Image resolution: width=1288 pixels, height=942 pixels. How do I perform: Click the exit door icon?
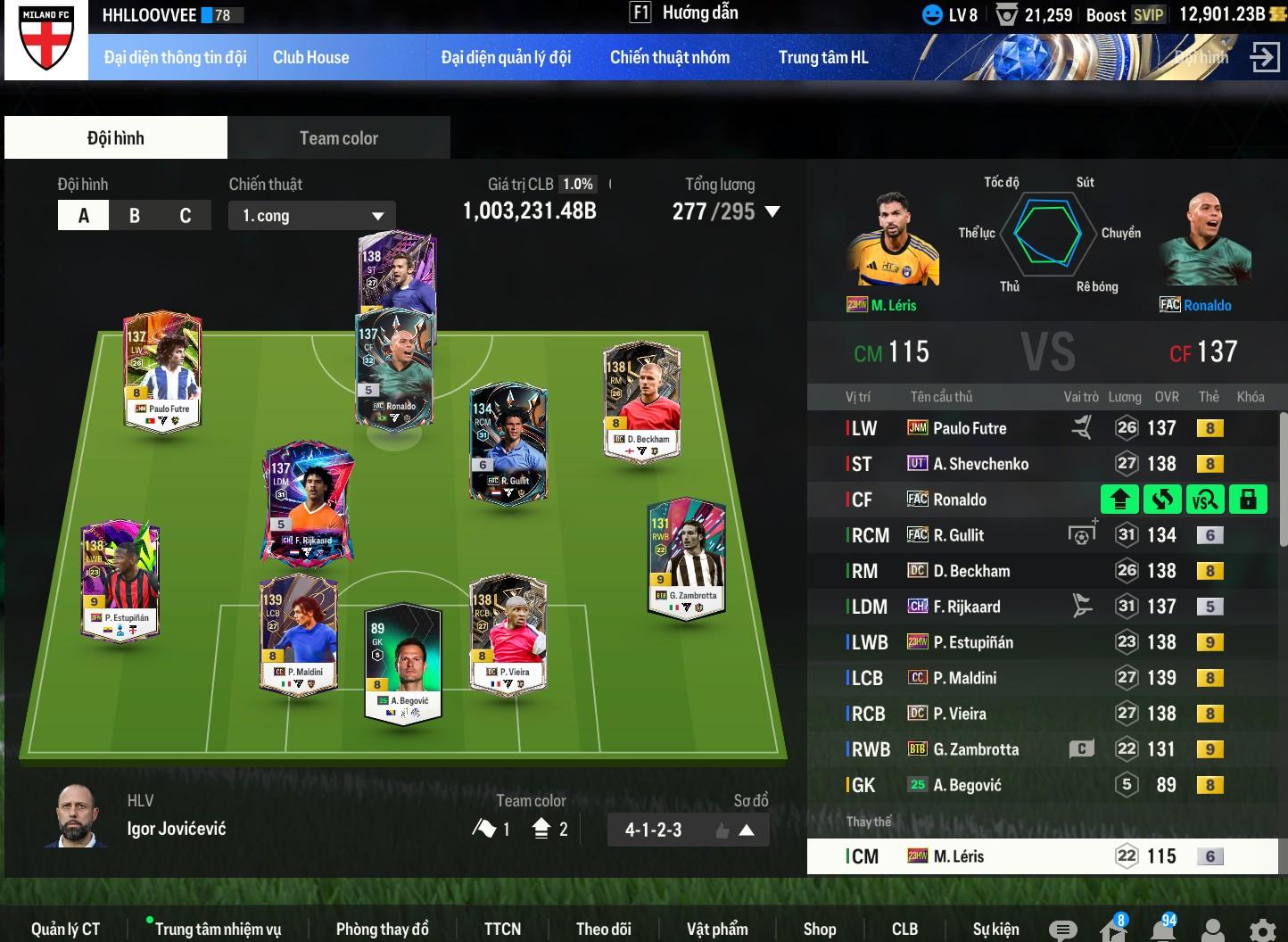click(1264, 57)
